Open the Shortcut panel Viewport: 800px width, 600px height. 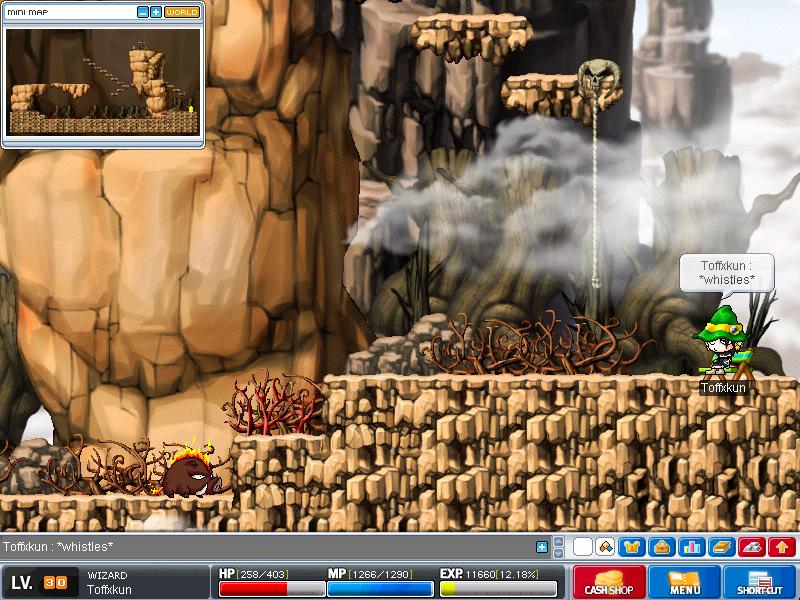[x=759, y=582]
